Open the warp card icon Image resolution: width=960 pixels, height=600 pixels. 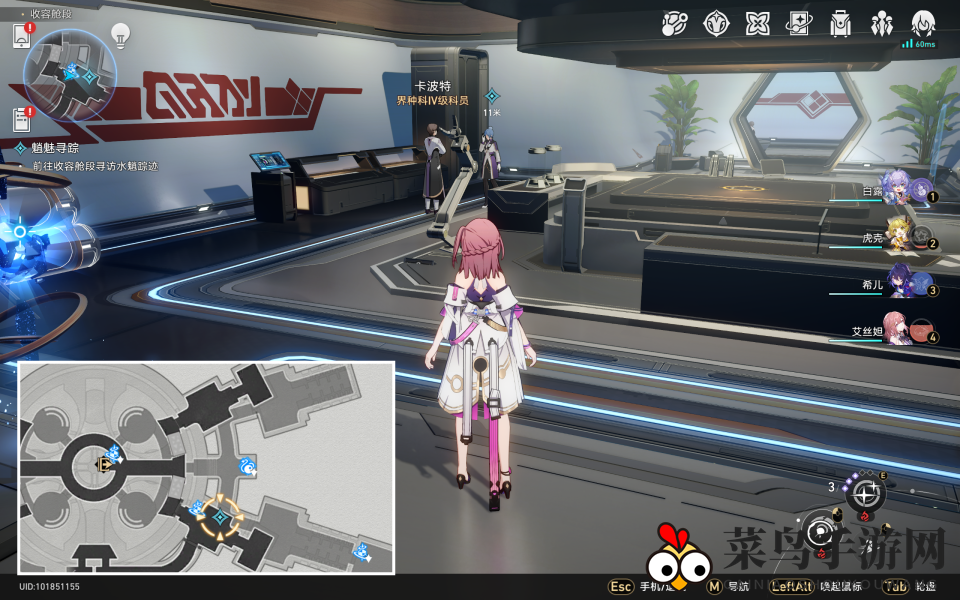(x=799, y=23)
